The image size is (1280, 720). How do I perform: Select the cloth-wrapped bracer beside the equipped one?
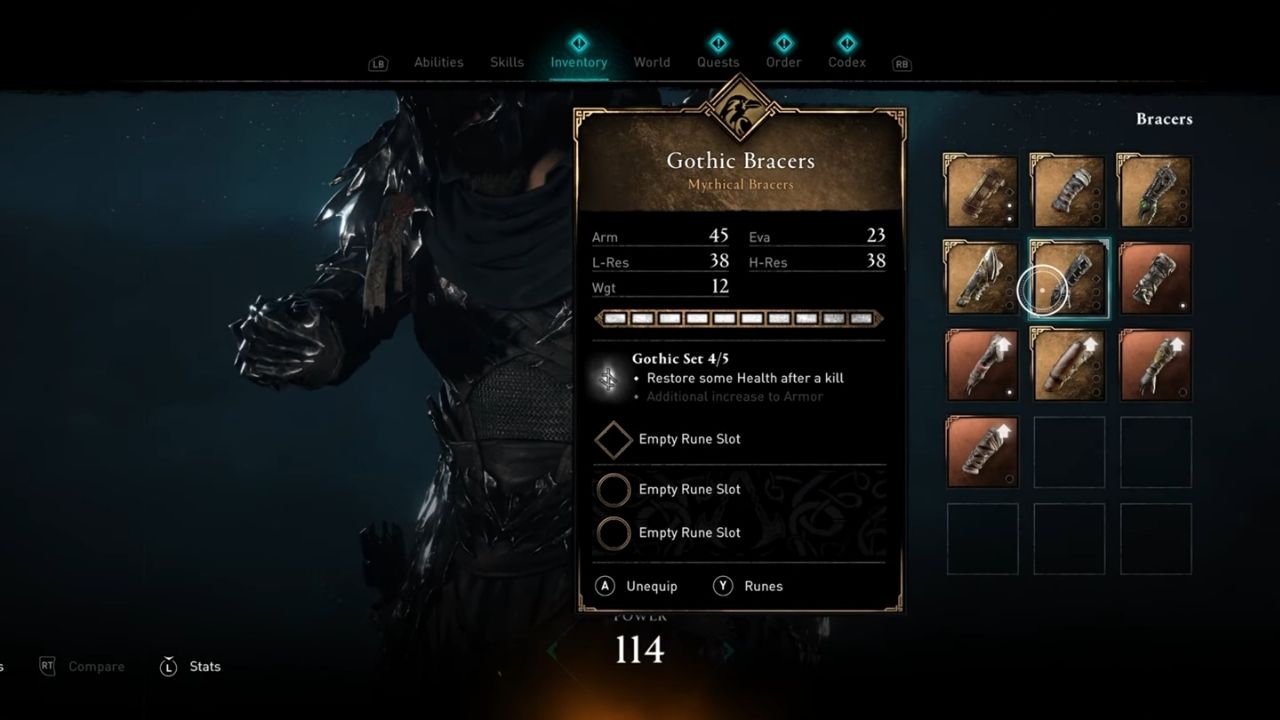pos(981,277)
